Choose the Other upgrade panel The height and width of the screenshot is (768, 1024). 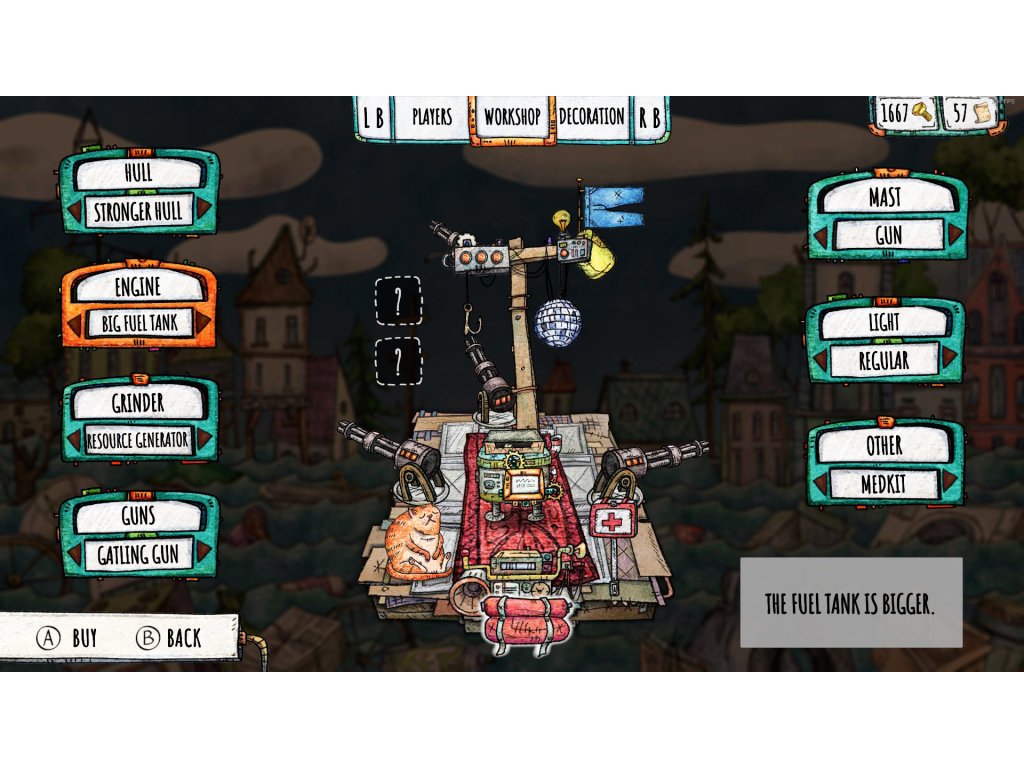pyautogui.click(x=885, y=446)
